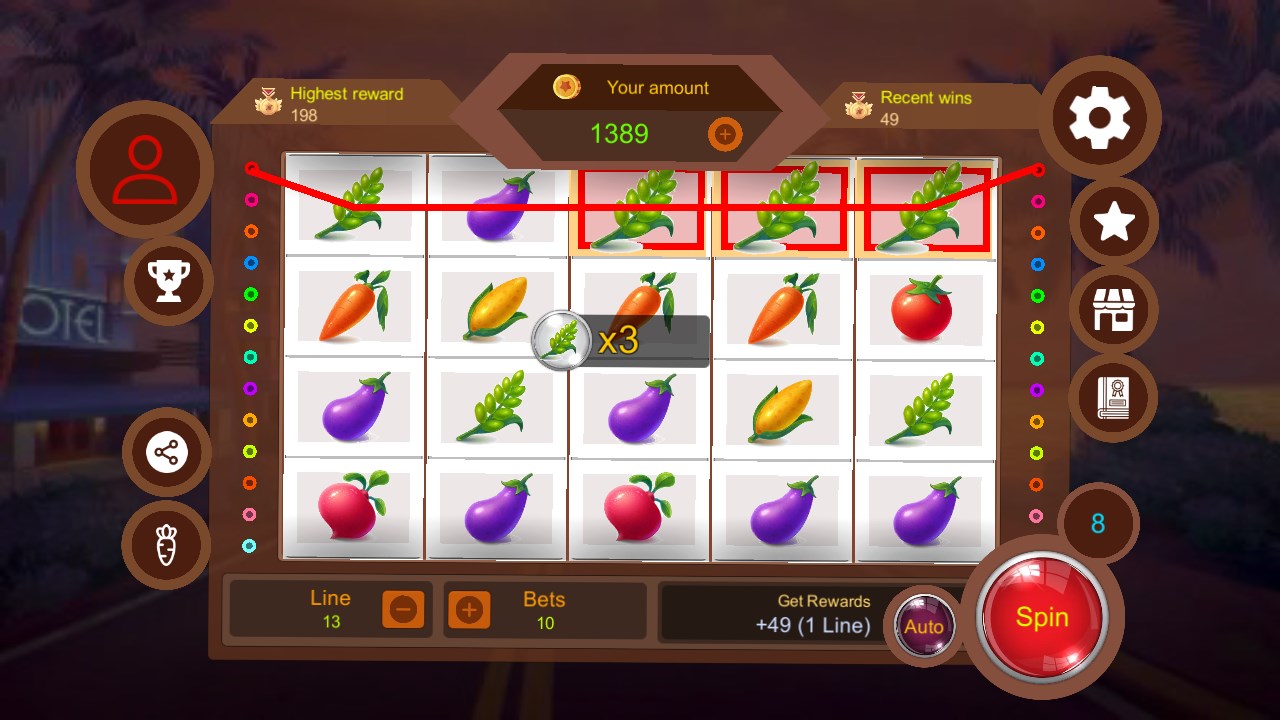Increase Bets with the plus button
The width and height of the screenshot is (1280, 720).
point(469,609)
